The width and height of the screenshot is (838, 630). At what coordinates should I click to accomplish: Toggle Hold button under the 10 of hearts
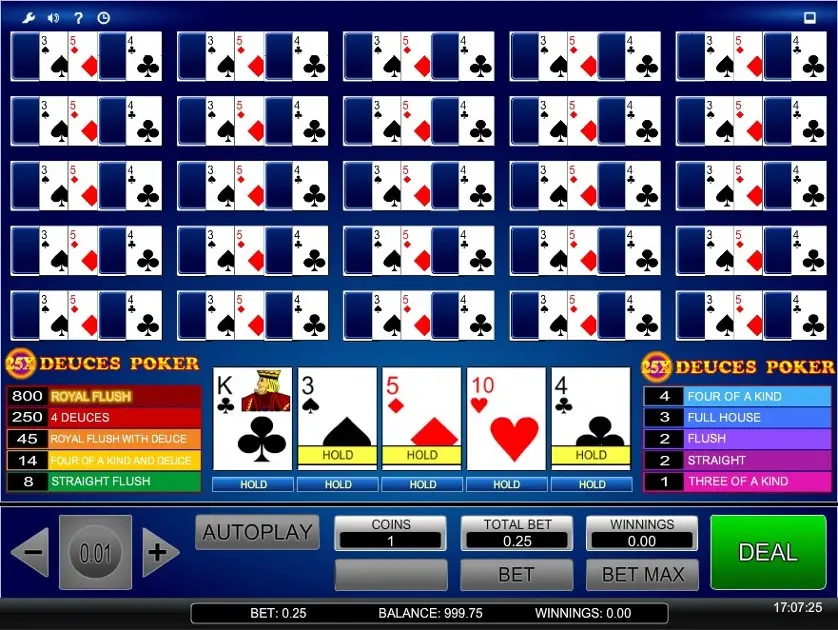(x=507, y=484)
